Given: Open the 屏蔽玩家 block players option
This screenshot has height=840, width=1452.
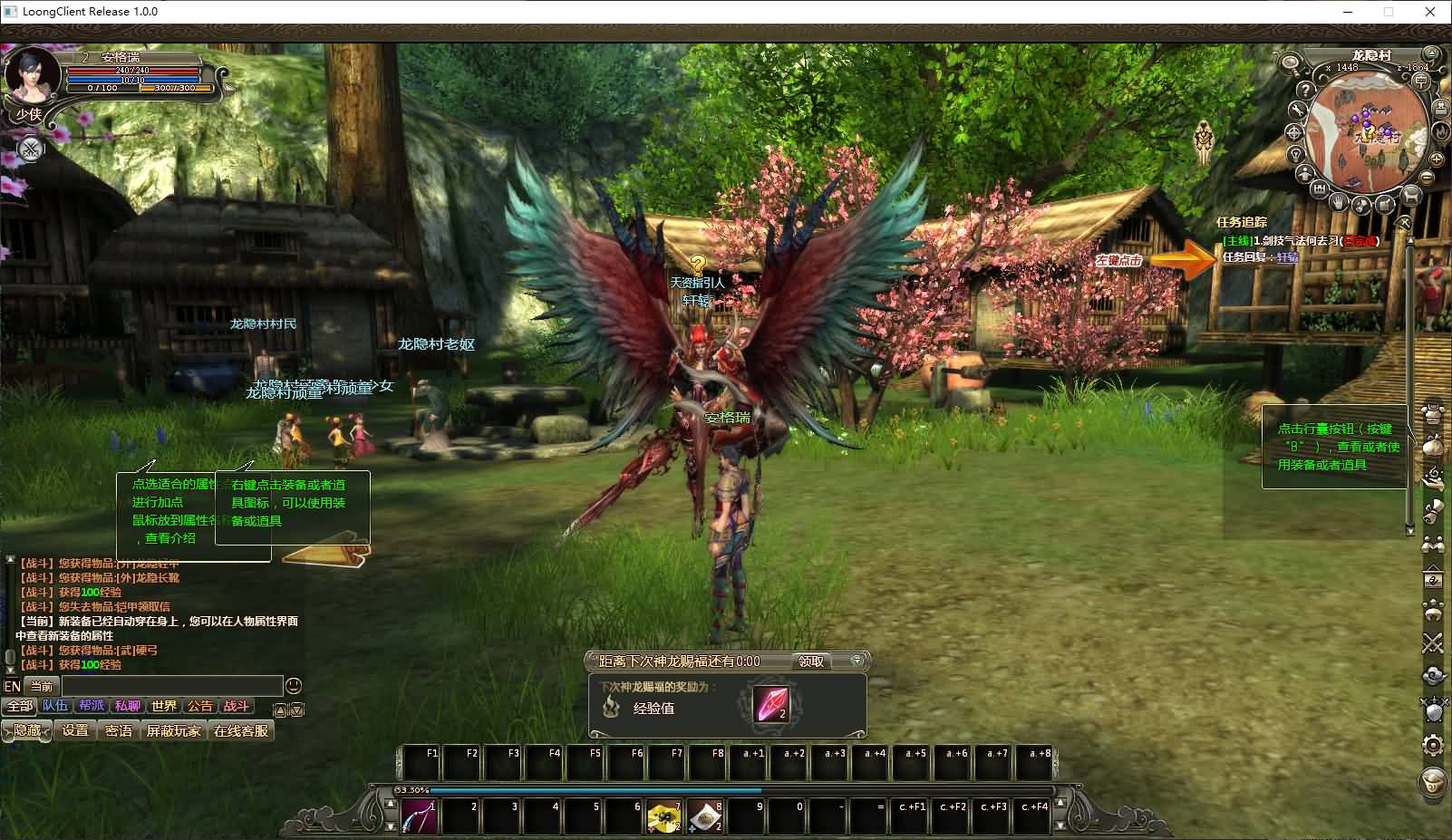Looking at the screenshot, I should [174, 730].
